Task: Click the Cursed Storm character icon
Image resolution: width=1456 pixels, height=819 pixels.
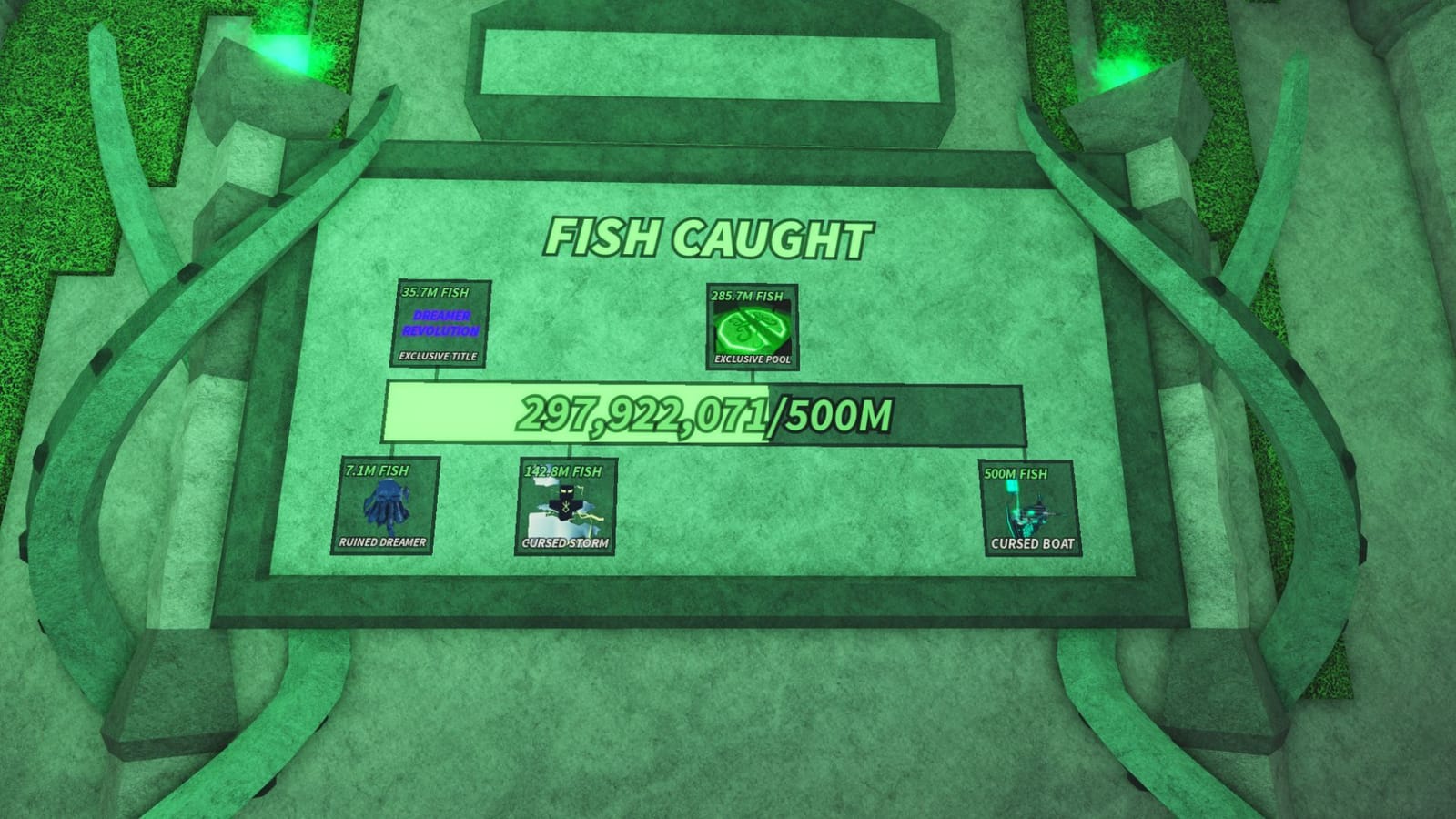Action: click(563, 506)
